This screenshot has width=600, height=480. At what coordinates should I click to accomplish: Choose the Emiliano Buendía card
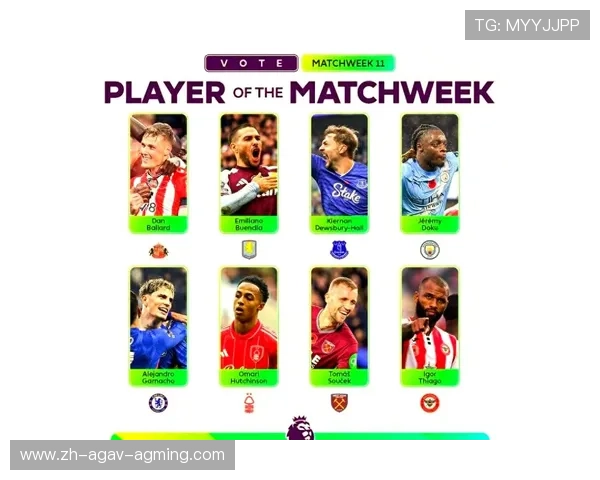(x=248, y=173)
